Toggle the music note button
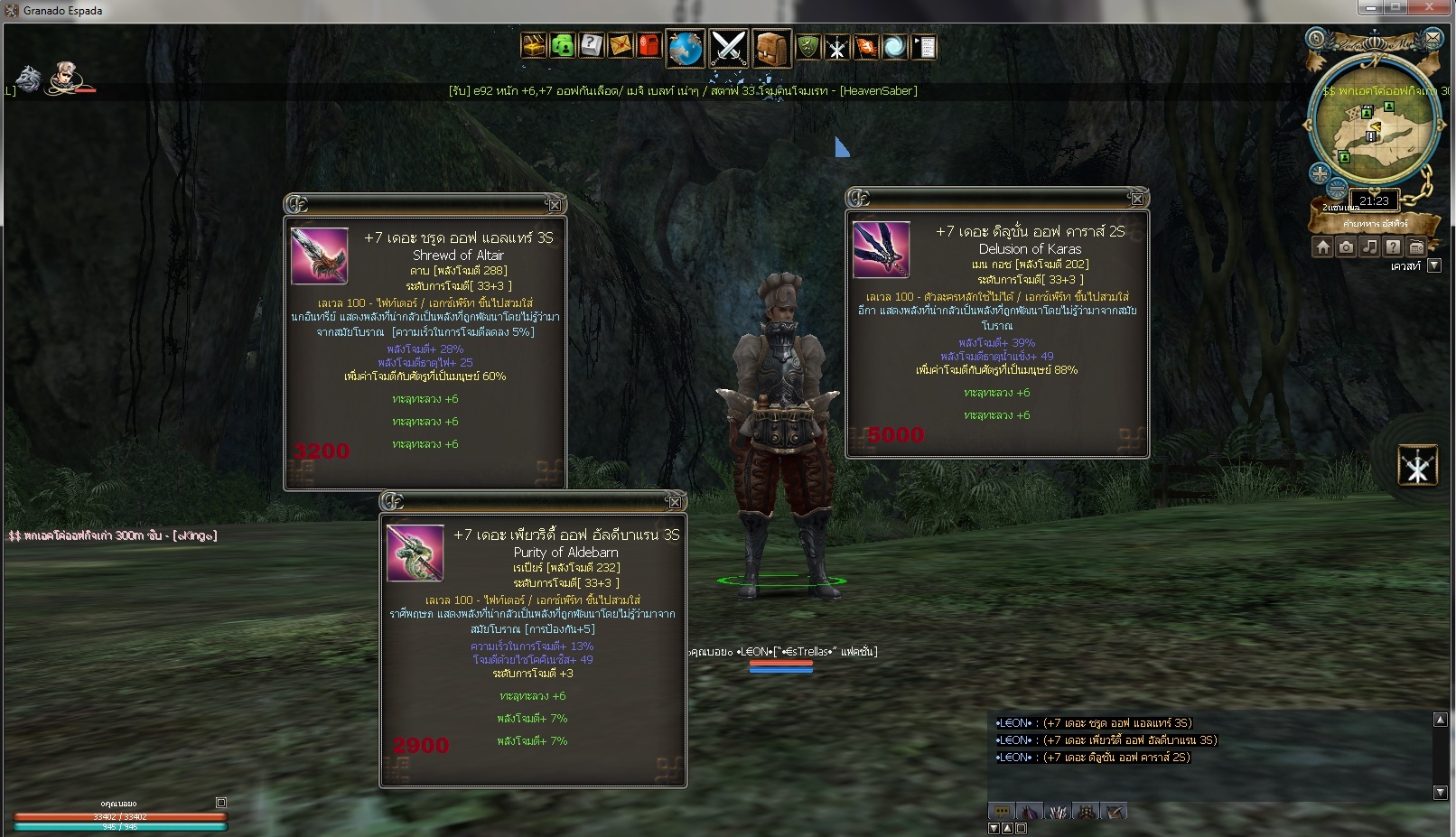1456x837 pixels. click(x=1369, y=246)
